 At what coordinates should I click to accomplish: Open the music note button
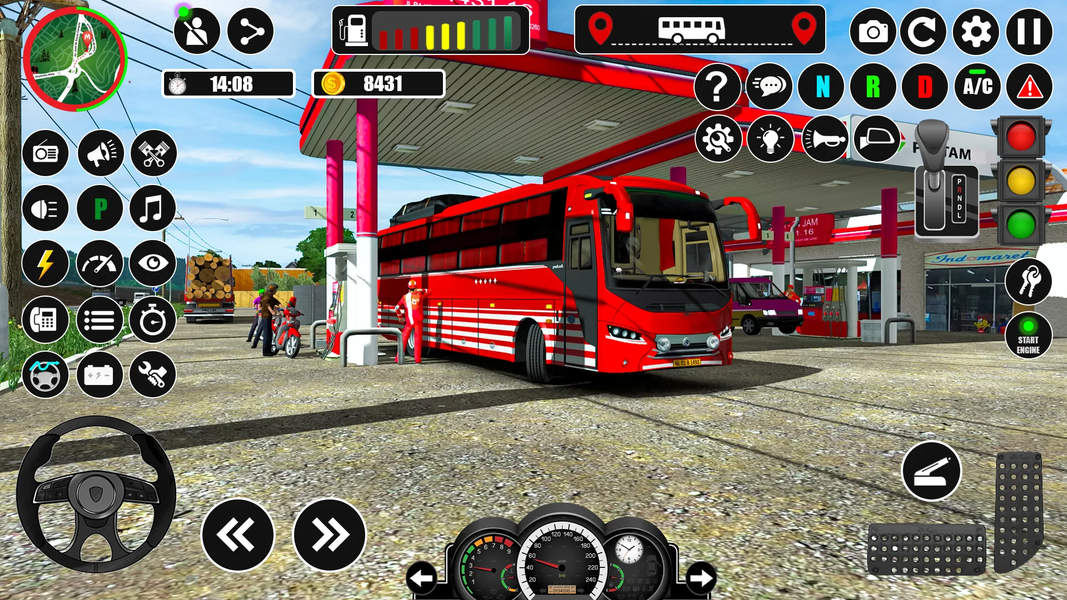[x=153, y=208]
